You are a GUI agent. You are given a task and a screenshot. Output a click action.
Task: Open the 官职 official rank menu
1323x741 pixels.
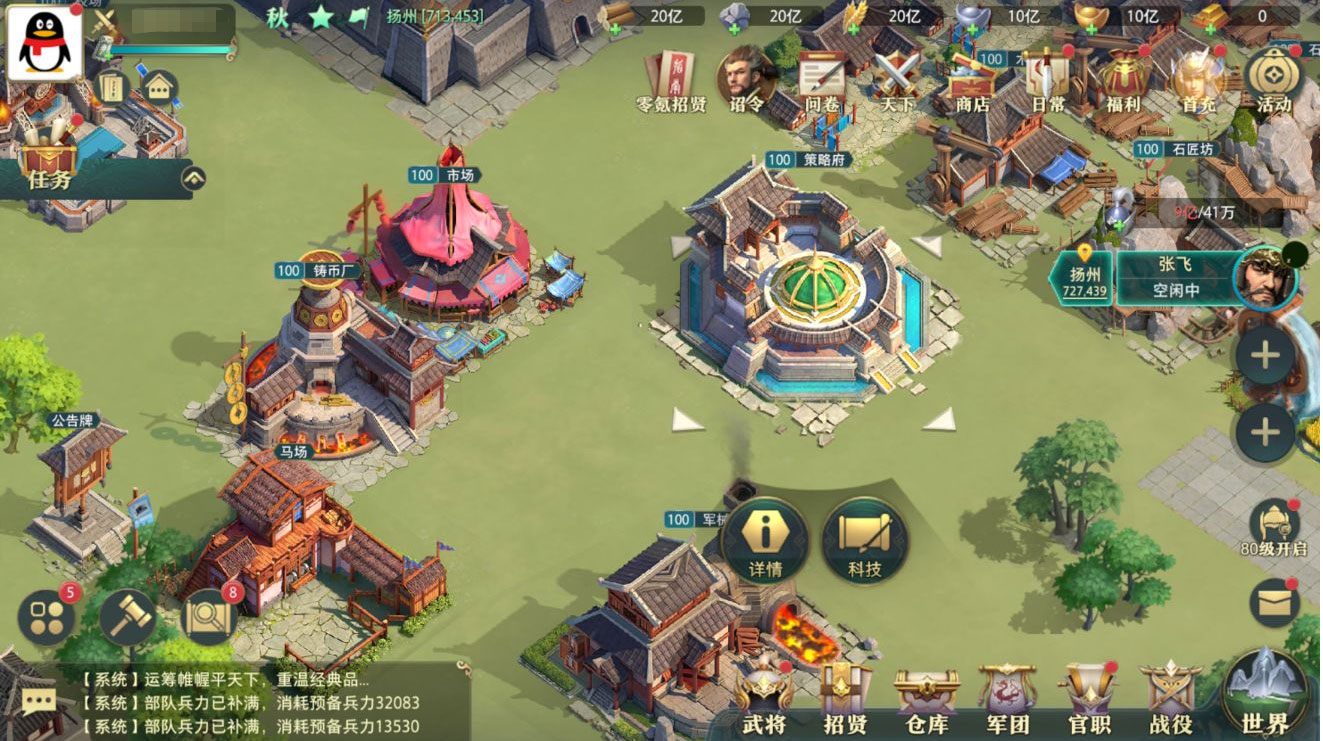click(1089, 696)
